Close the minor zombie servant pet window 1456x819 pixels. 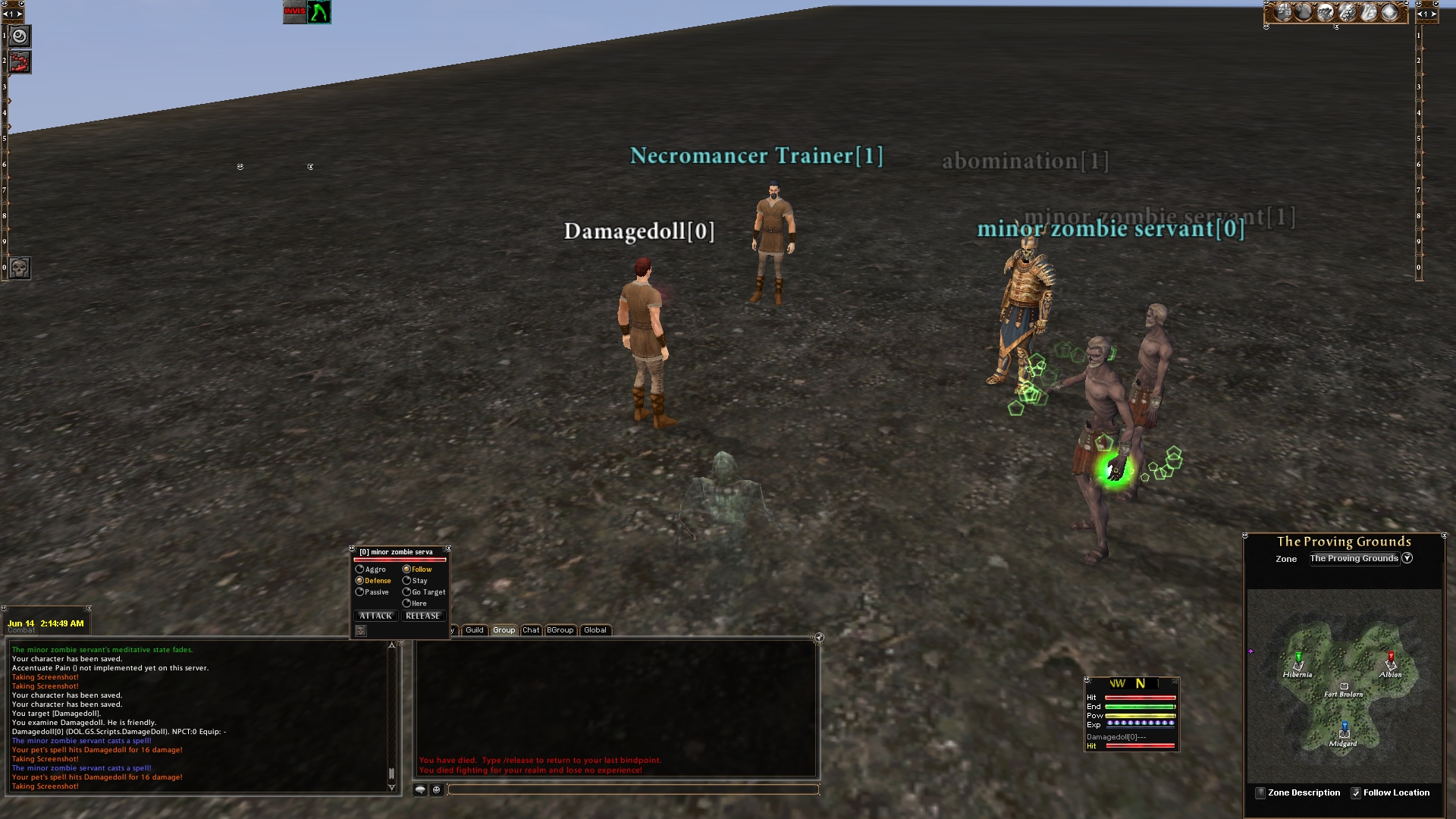[448, 548]
